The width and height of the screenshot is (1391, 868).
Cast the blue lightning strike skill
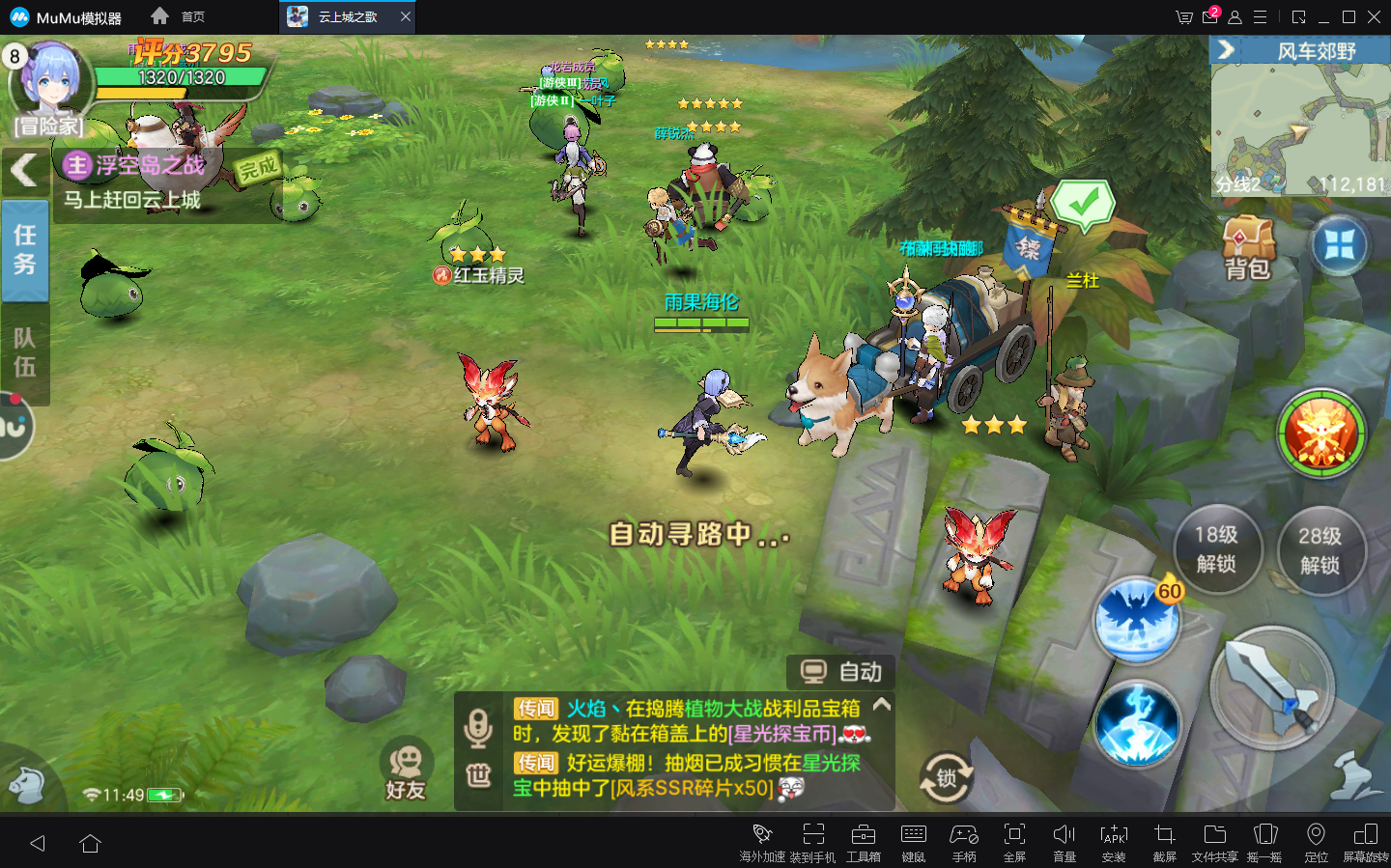point(1137,725)
